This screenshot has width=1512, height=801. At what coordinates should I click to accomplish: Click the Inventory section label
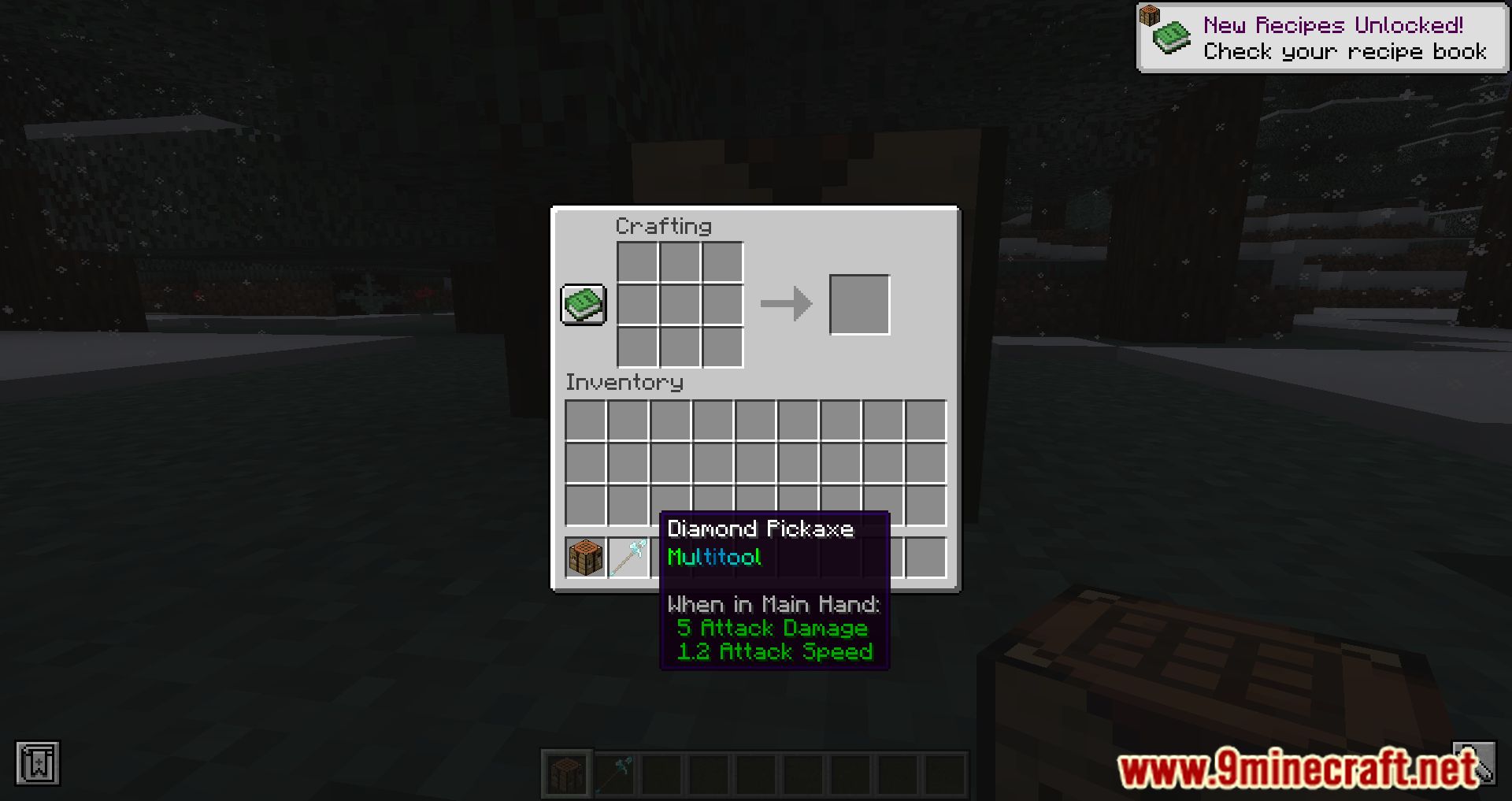[x=624, y=383]
